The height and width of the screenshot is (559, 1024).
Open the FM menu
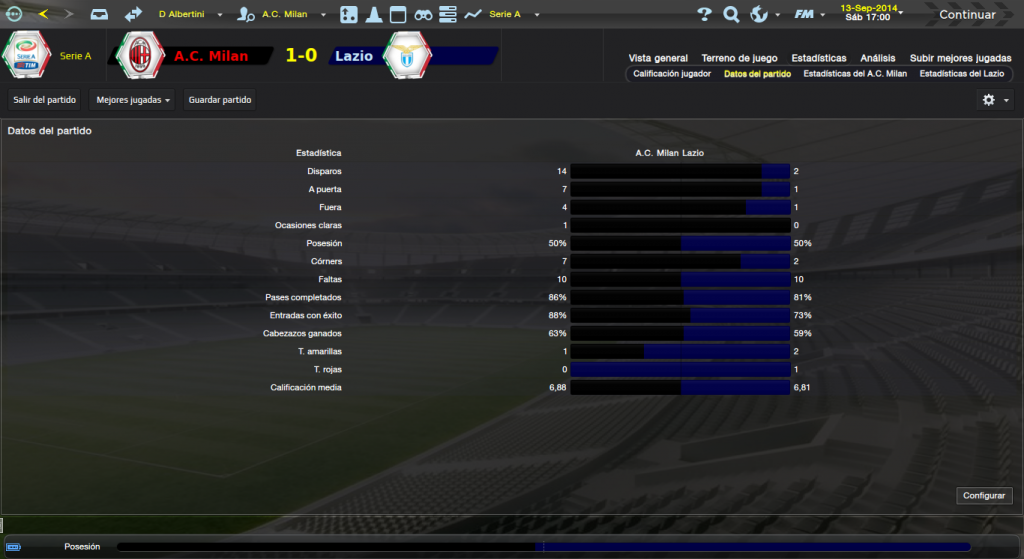click(808, 15)
